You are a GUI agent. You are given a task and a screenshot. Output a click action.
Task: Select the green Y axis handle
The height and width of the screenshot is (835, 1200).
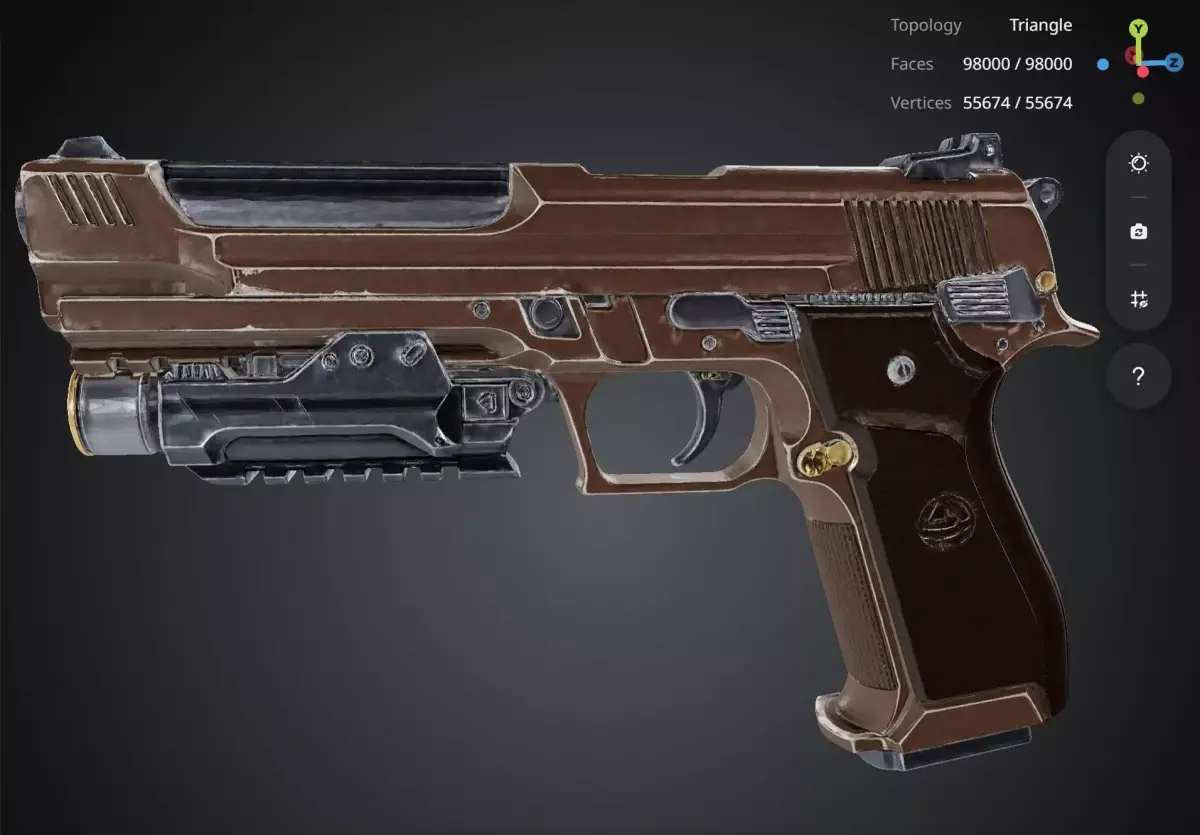click(1139, 28)
